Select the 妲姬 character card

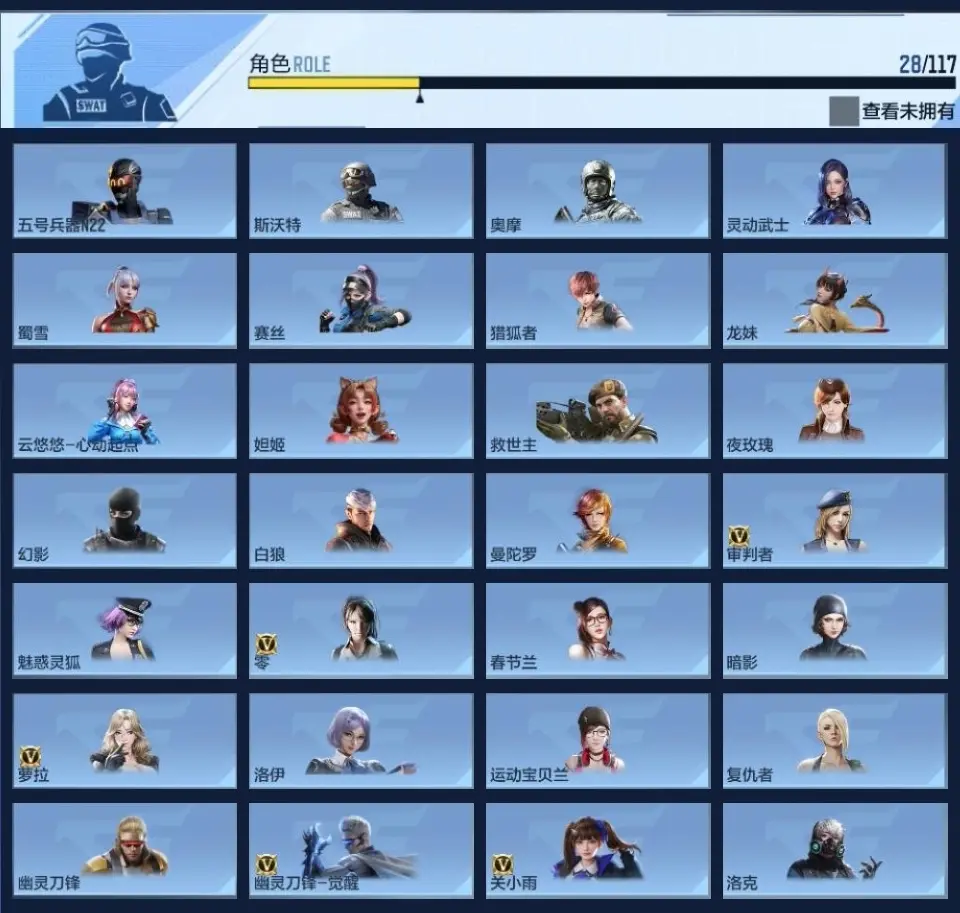point(361,410)
